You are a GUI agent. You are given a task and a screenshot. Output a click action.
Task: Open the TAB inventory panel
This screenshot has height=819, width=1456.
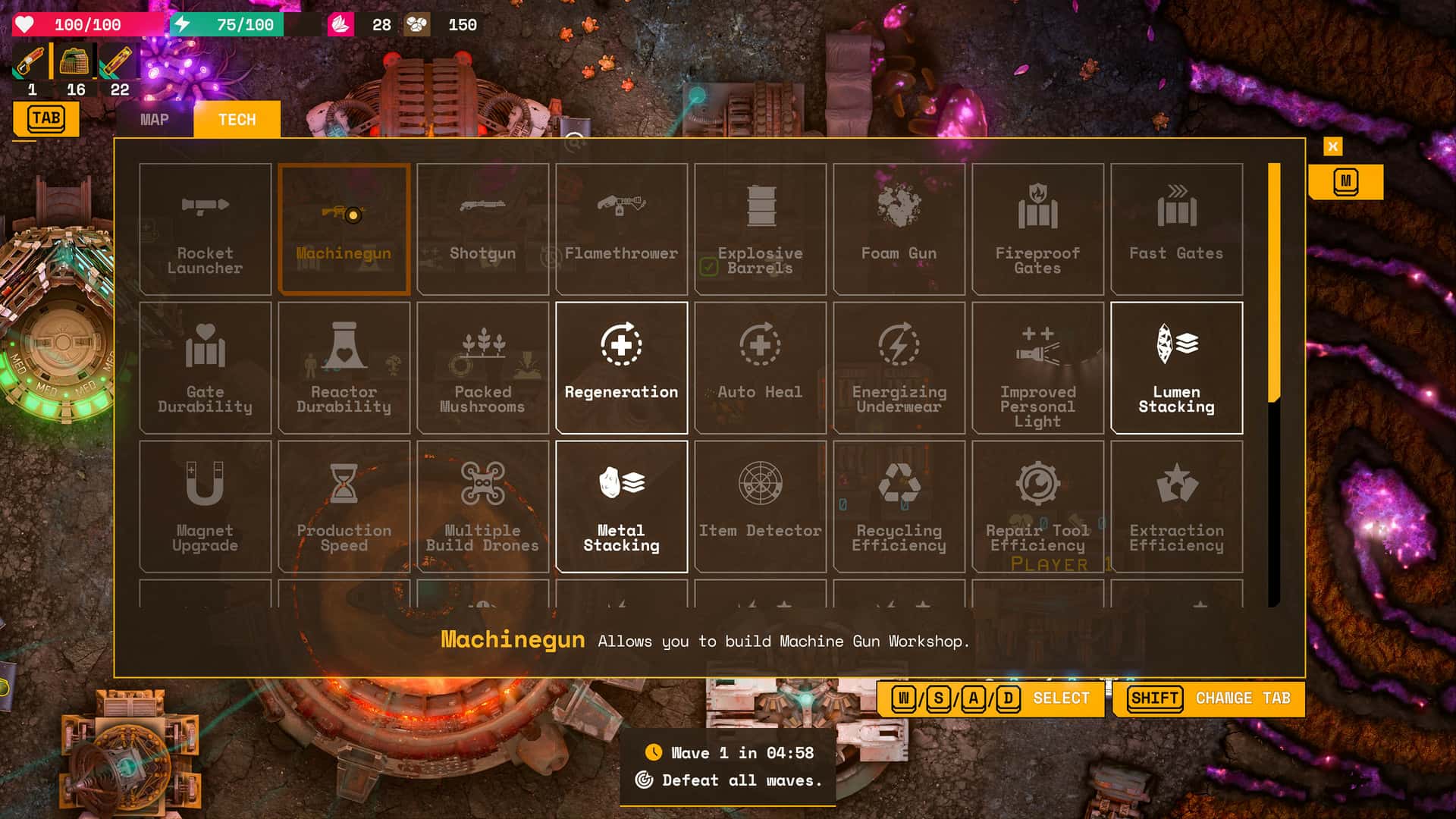(46, 118)
